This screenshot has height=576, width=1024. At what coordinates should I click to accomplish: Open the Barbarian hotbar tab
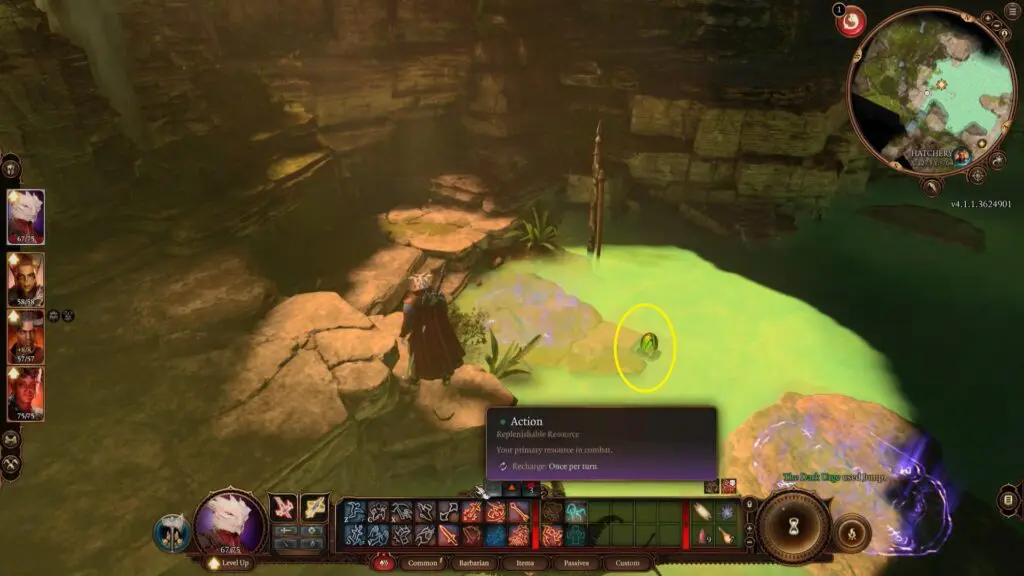[476, 563]
